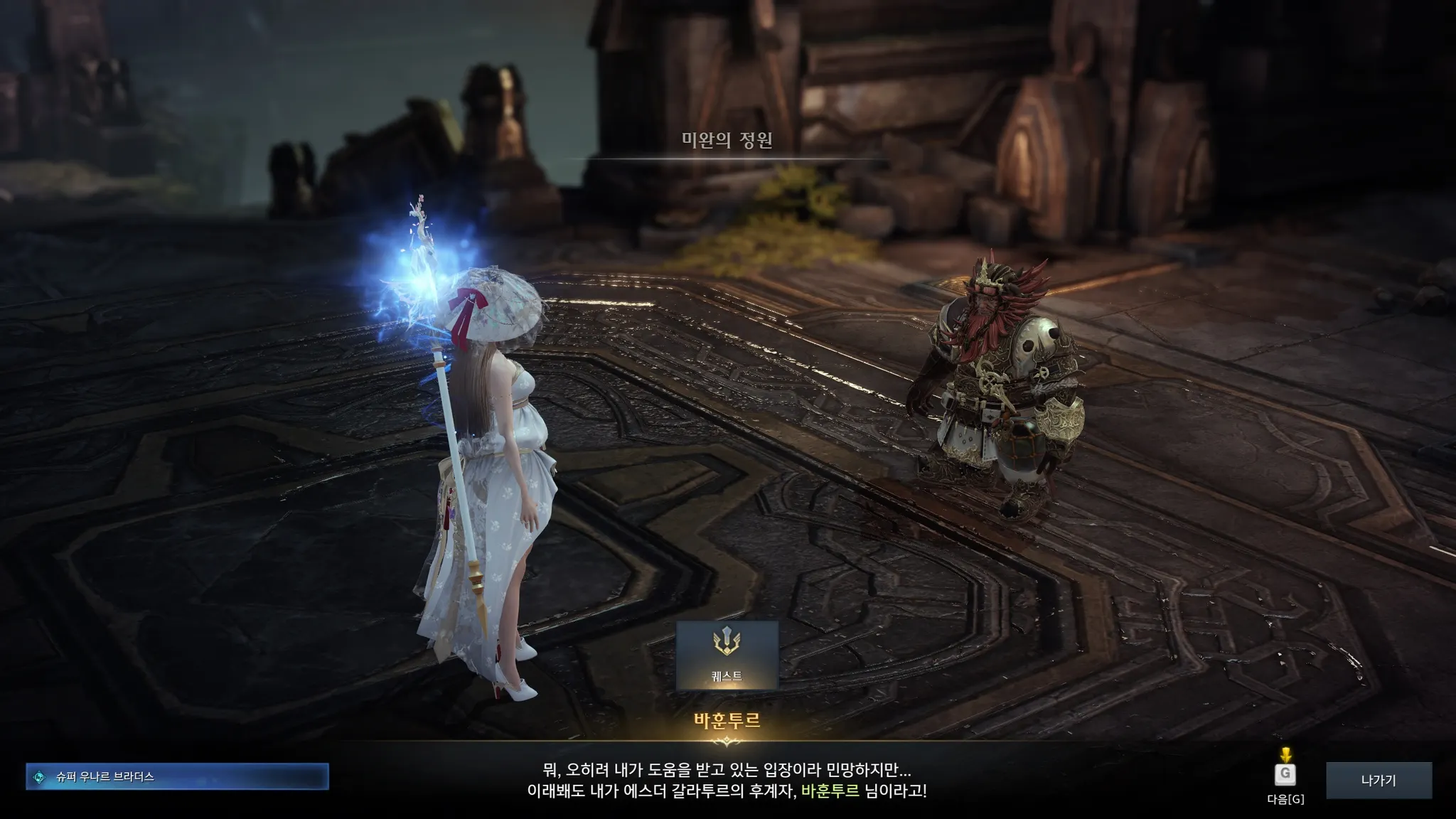Click the 나가기 exit button
Image resolution: width=1456 pixels, height=819 pixels.
coord(1379,780)
